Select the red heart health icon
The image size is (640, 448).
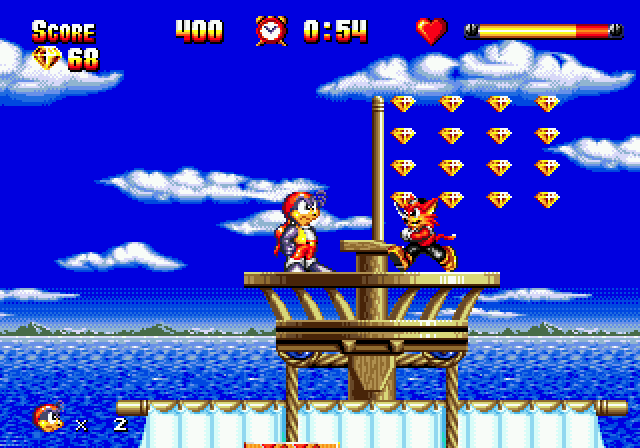point(431,31)
